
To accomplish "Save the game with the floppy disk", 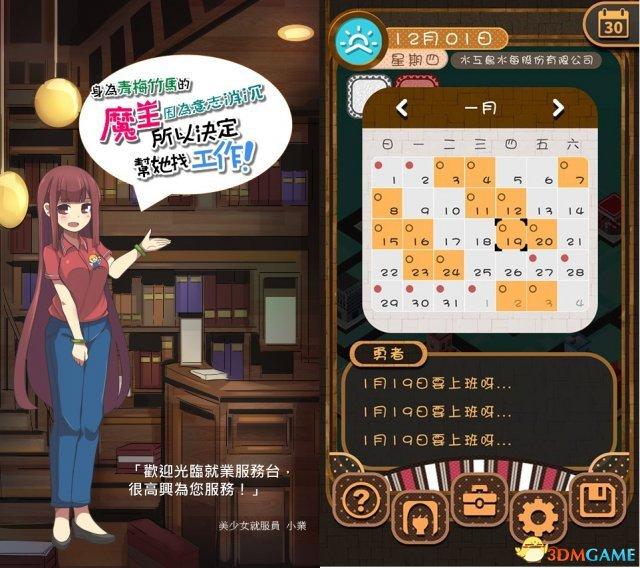I will (x=599, y=496).
